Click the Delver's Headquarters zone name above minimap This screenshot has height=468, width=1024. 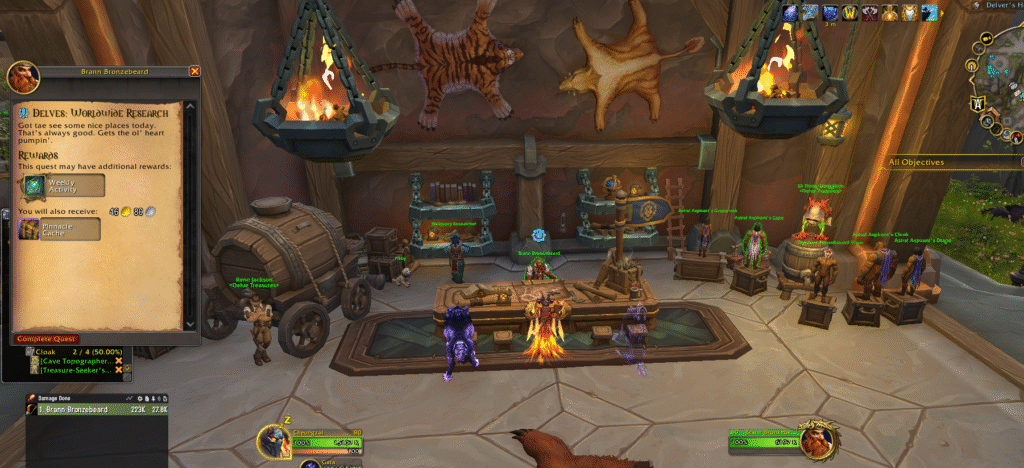click(x=1000, y=5)
